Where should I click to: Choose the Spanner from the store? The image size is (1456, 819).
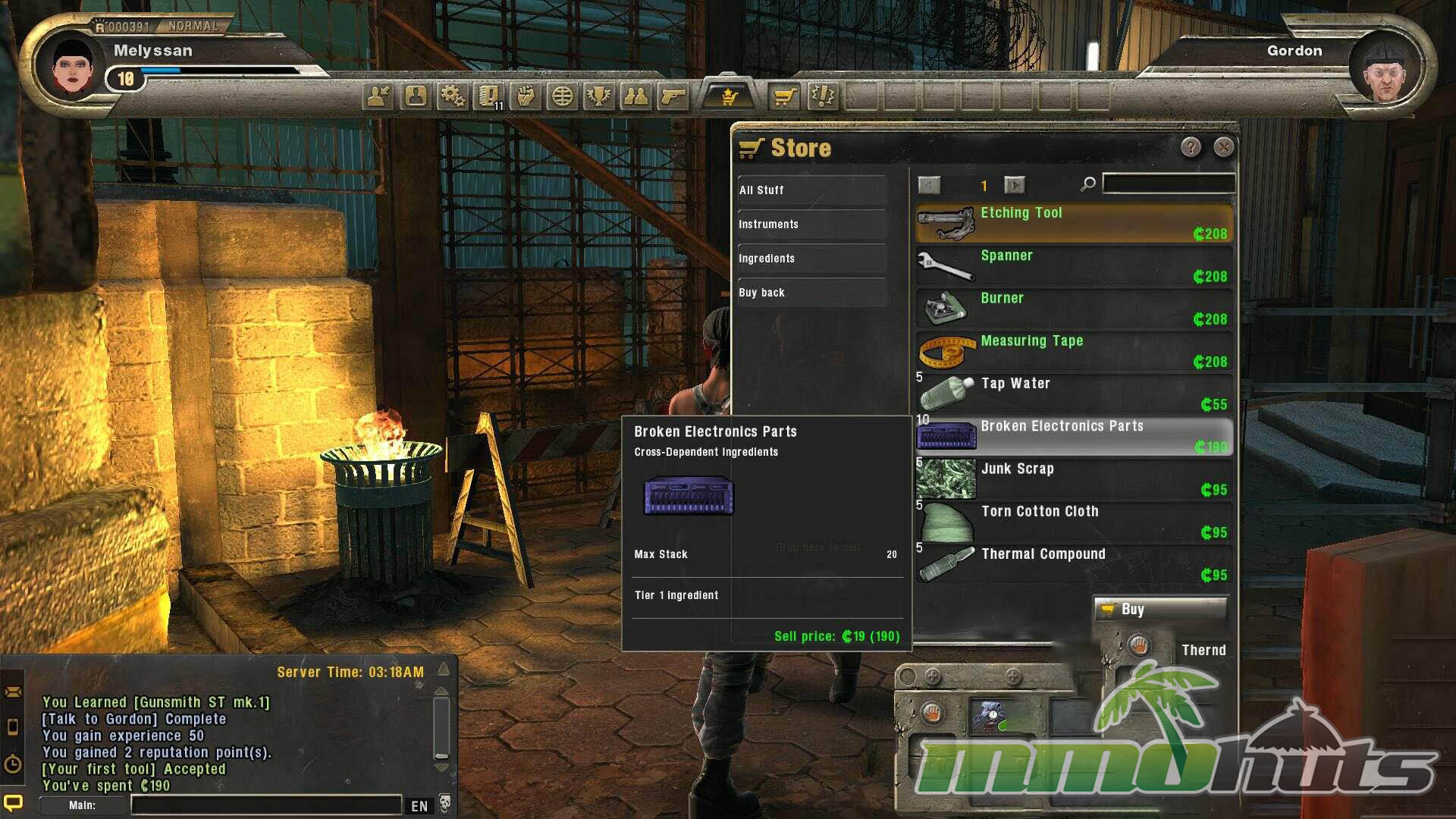click(1074, 265)
